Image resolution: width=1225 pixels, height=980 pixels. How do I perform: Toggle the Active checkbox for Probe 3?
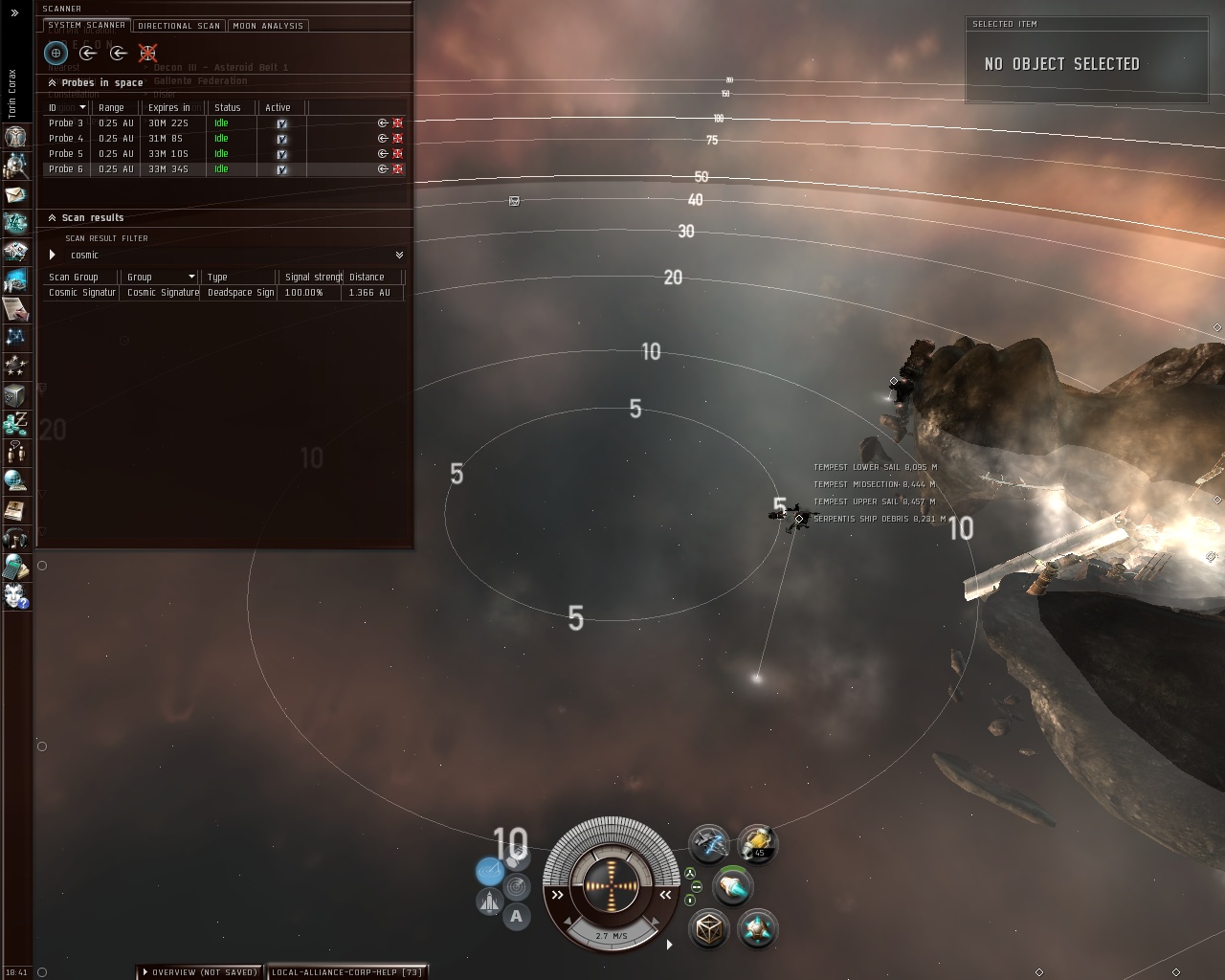(x=282, y=123)
